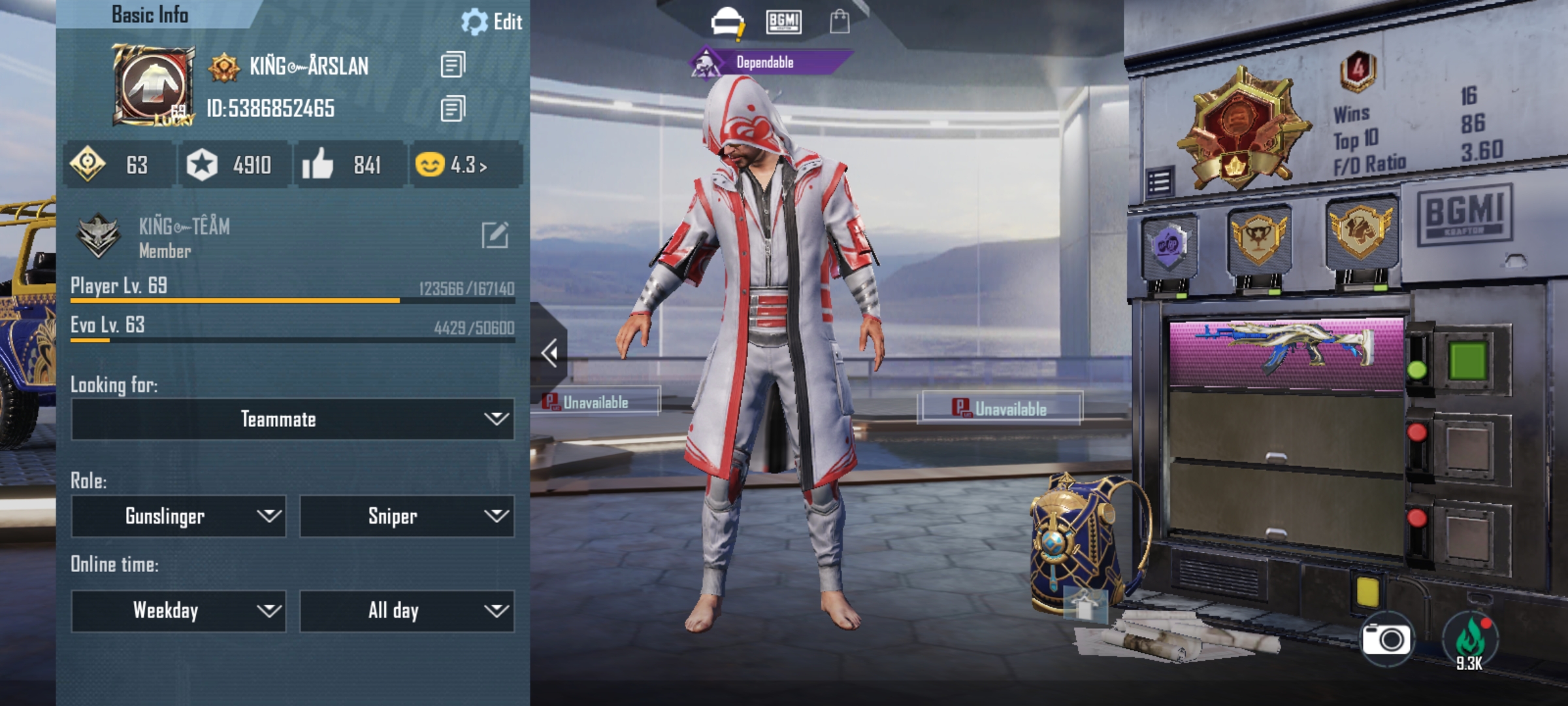Switch to the helmet outfit tab
The image size is (1568, 706).
(x=727, y=22)
